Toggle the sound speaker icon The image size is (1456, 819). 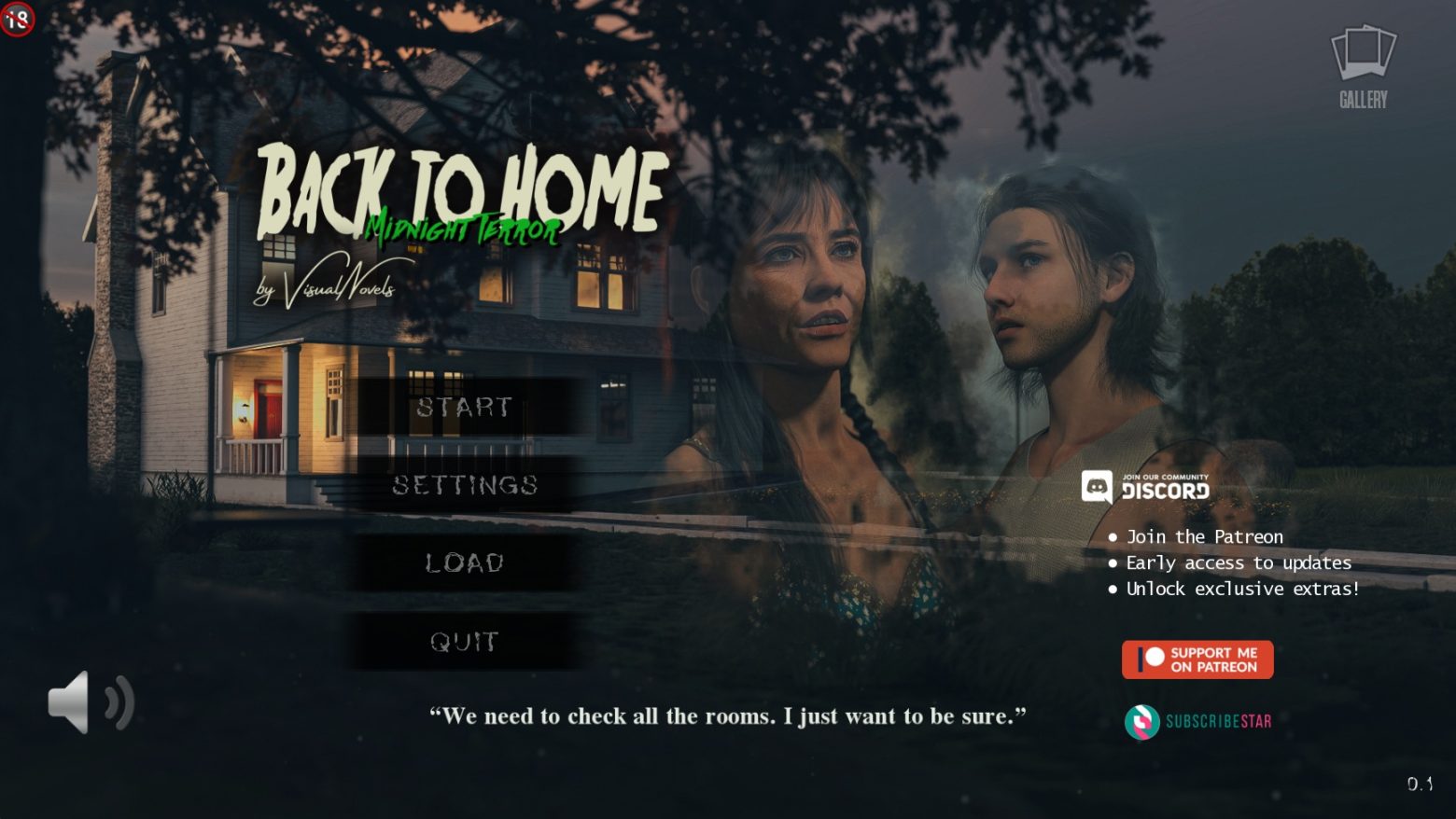(x=91, y=702)
